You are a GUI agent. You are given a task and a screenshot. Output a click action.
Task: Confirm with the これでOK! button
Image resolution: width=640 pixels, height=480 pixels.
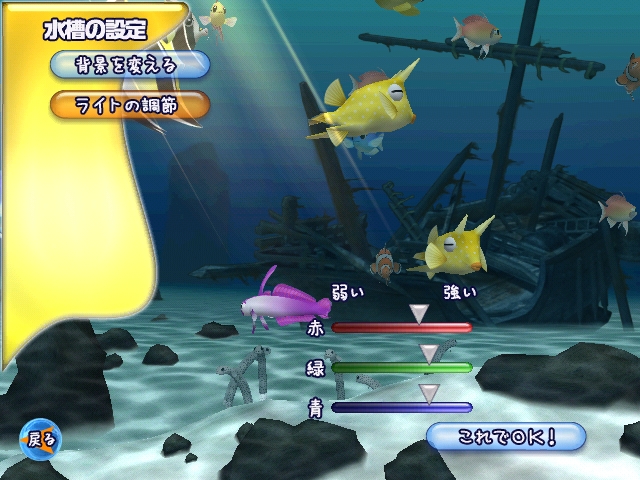pos(506,436)
